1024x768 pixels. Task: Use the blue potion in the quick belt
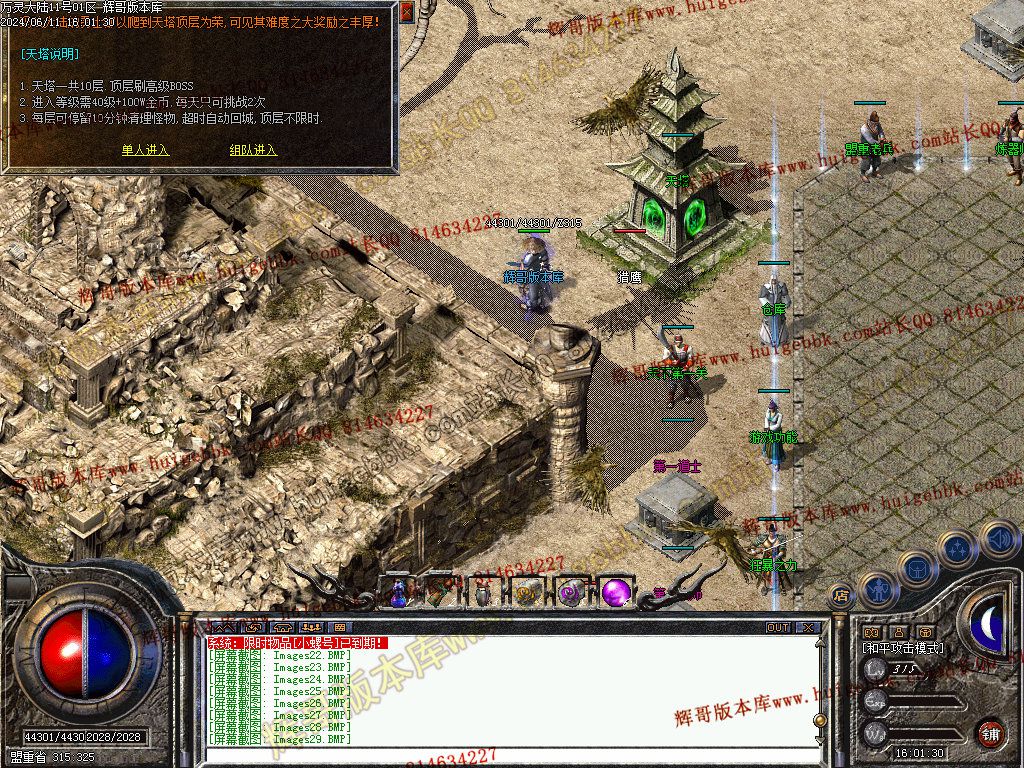click(x=397, y=593)
